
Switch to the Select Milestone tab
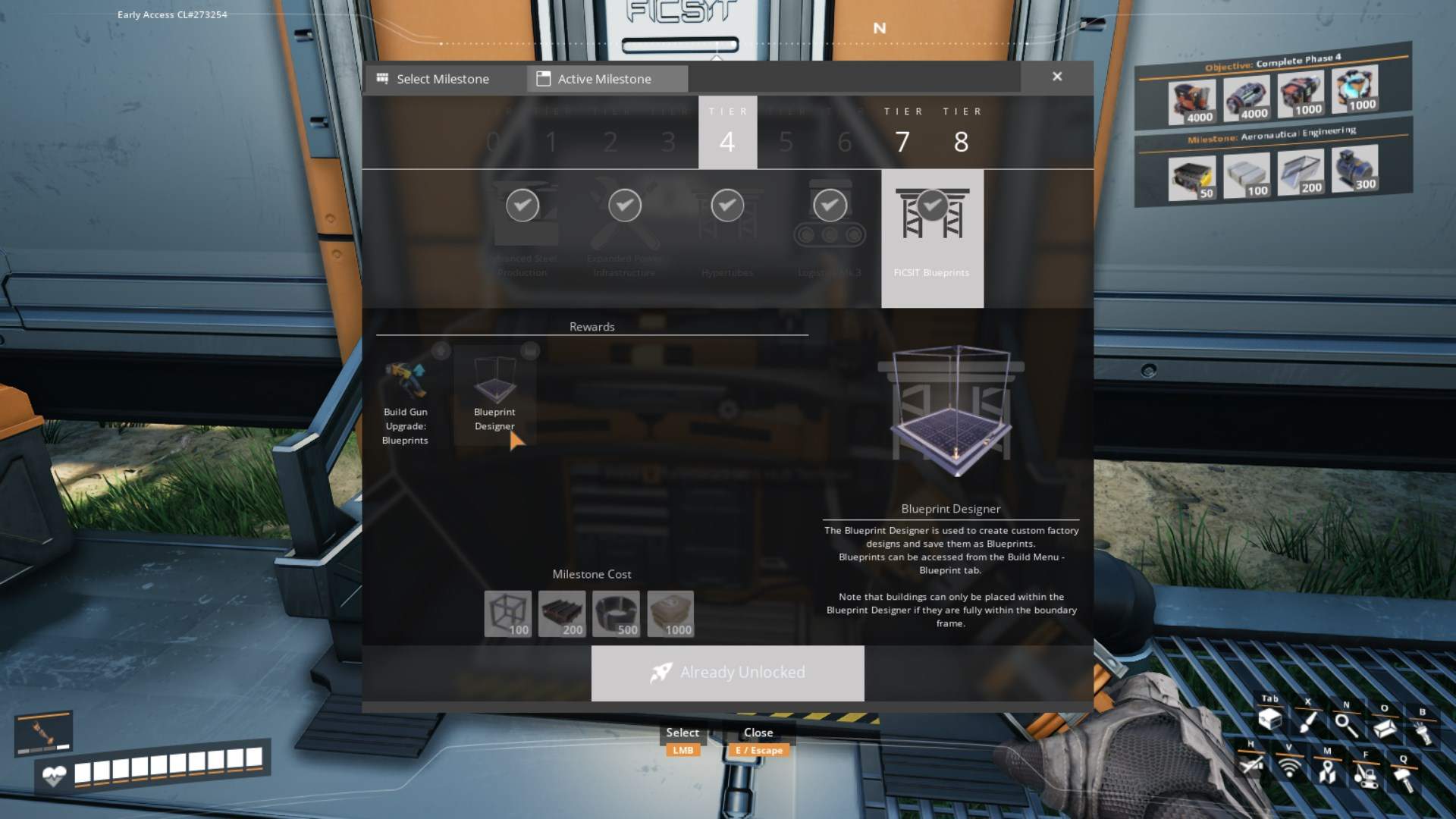pyautogui.click(x=443, y=79)
